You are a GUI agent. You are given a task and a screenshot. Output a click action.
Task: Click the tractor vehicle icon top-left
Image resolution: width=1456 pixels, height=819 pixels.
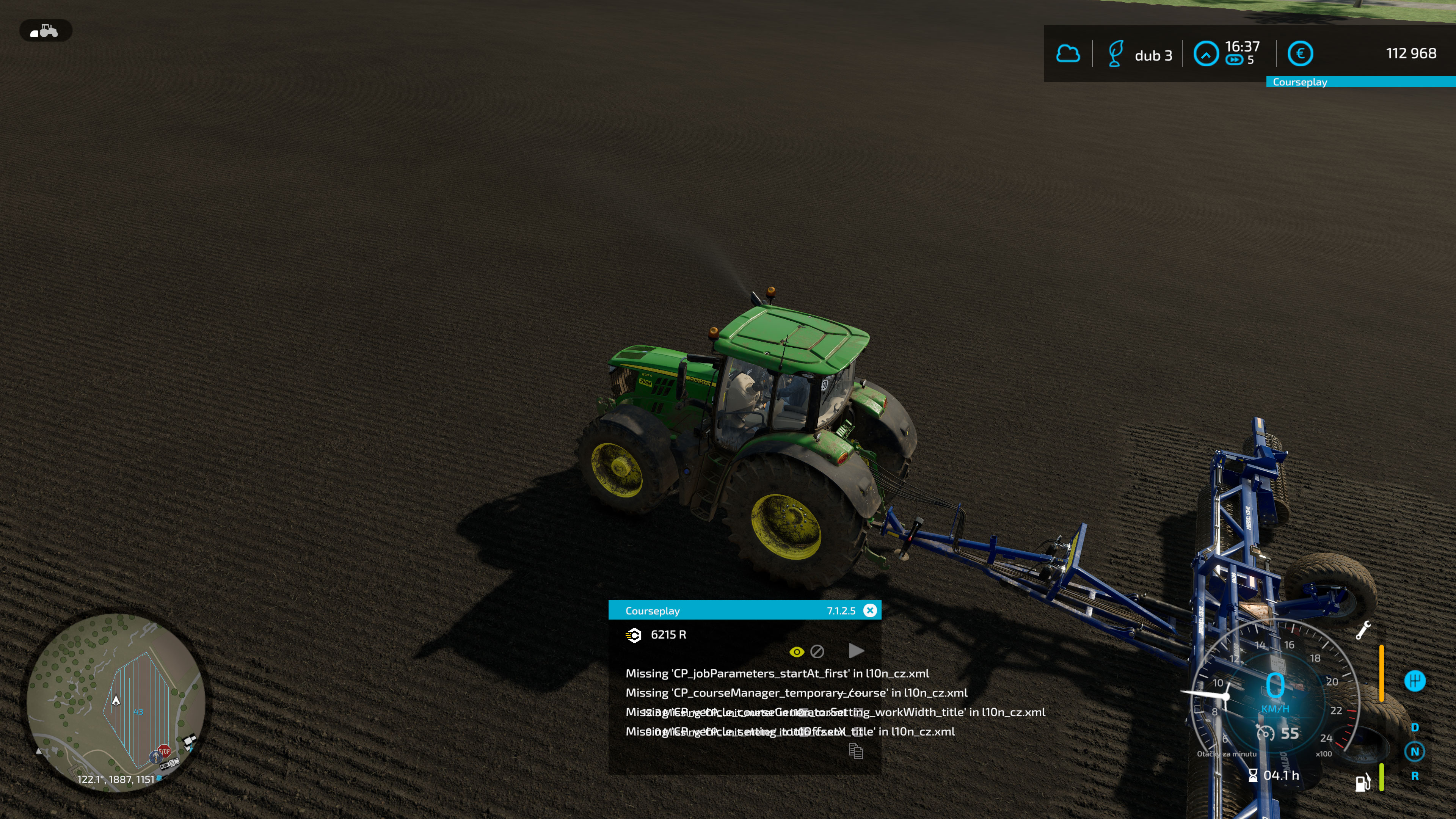[45, 30]
